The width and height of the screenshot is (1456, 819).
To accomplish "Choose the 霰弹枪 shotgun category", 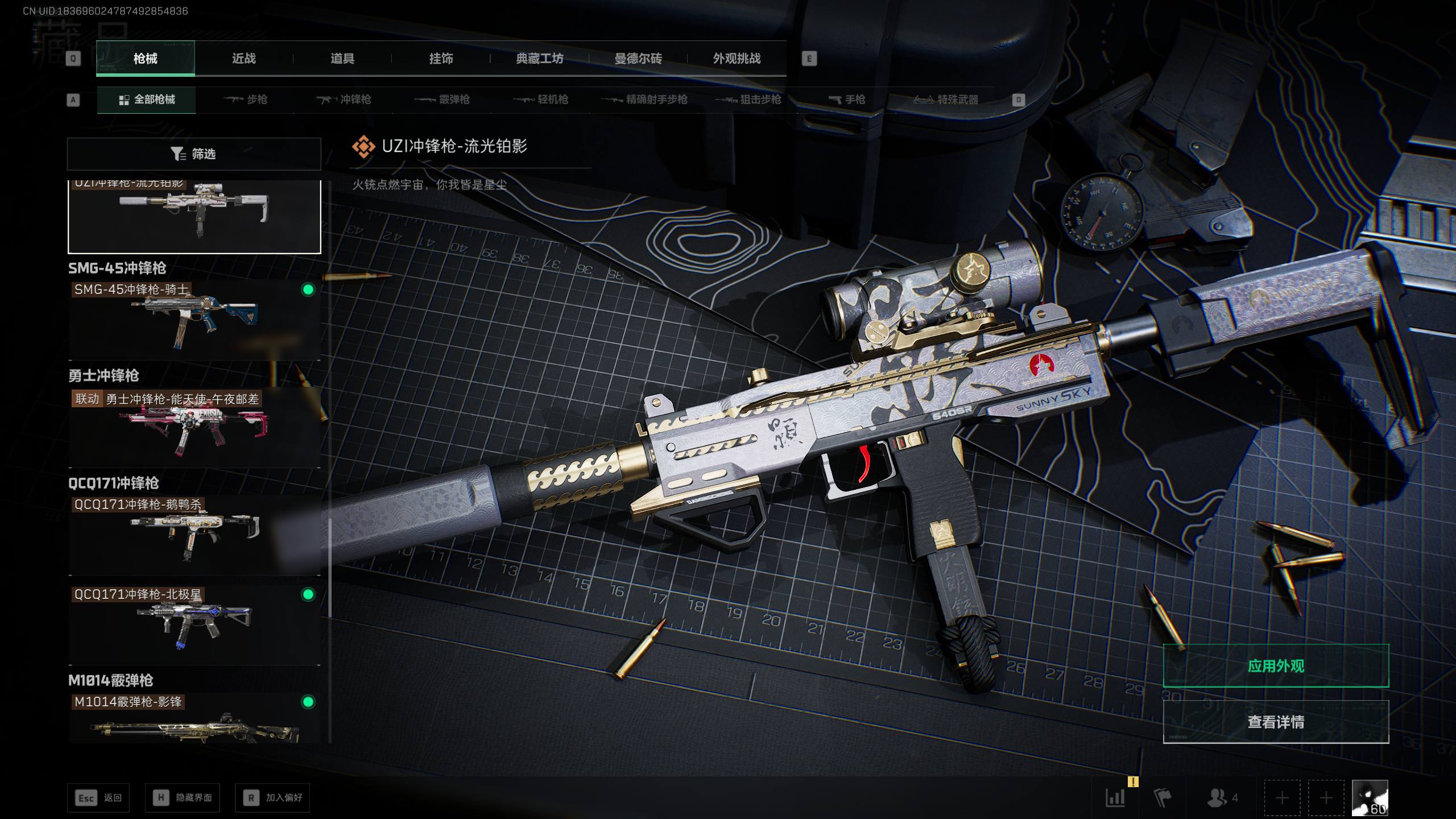I will coord(442,100).
